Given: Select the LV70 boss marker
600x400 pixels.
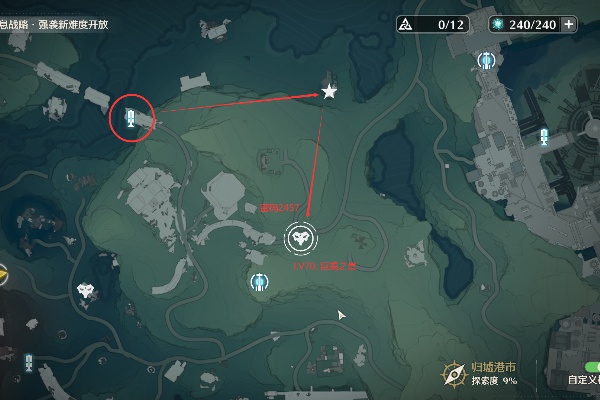Looking at the screenshot, I should coord(300,238).
